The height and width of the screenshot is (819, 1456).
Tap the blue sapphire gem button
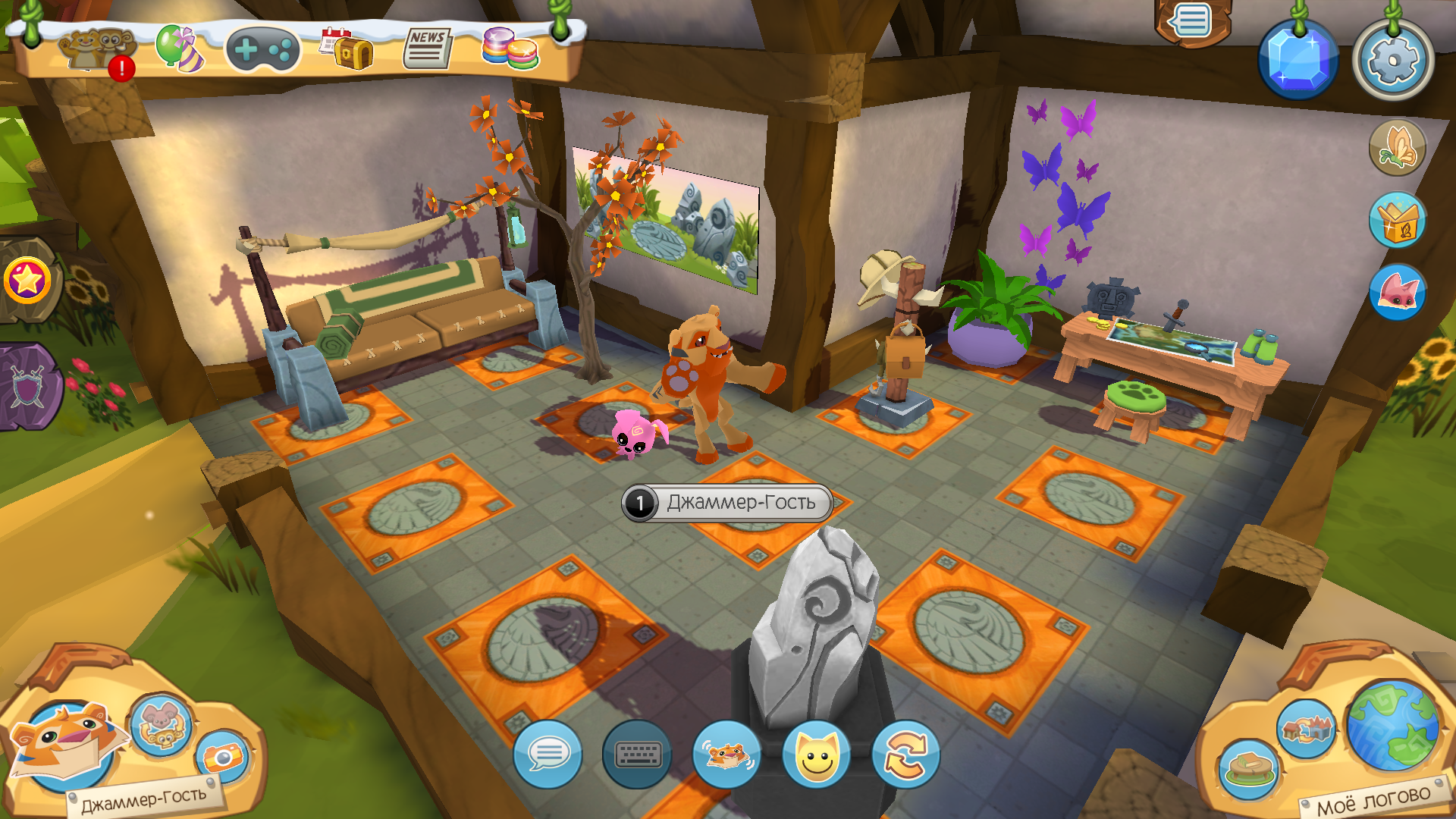point(1298,60)
